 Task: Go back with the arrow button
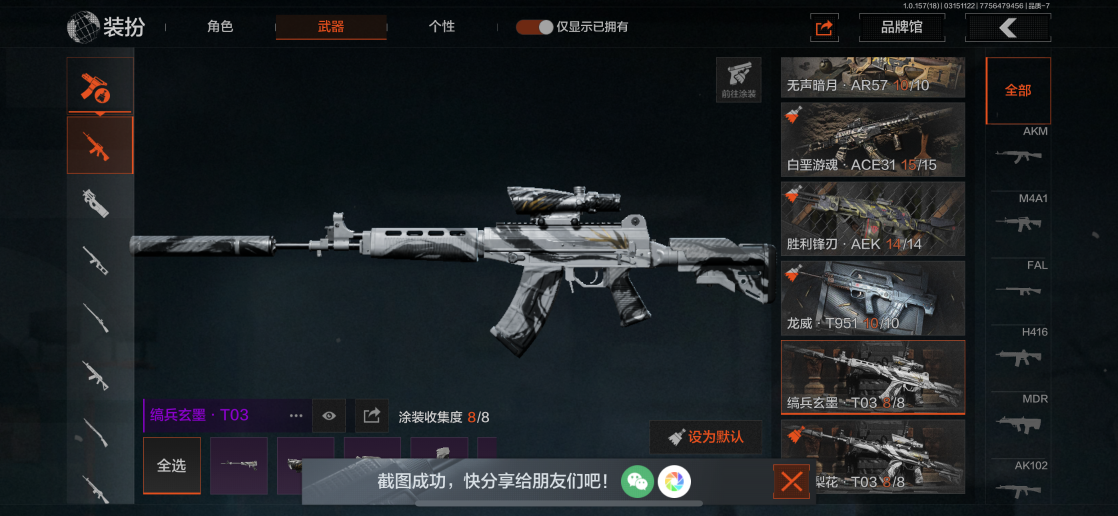pyautogui.click(x=1007, y=28)
